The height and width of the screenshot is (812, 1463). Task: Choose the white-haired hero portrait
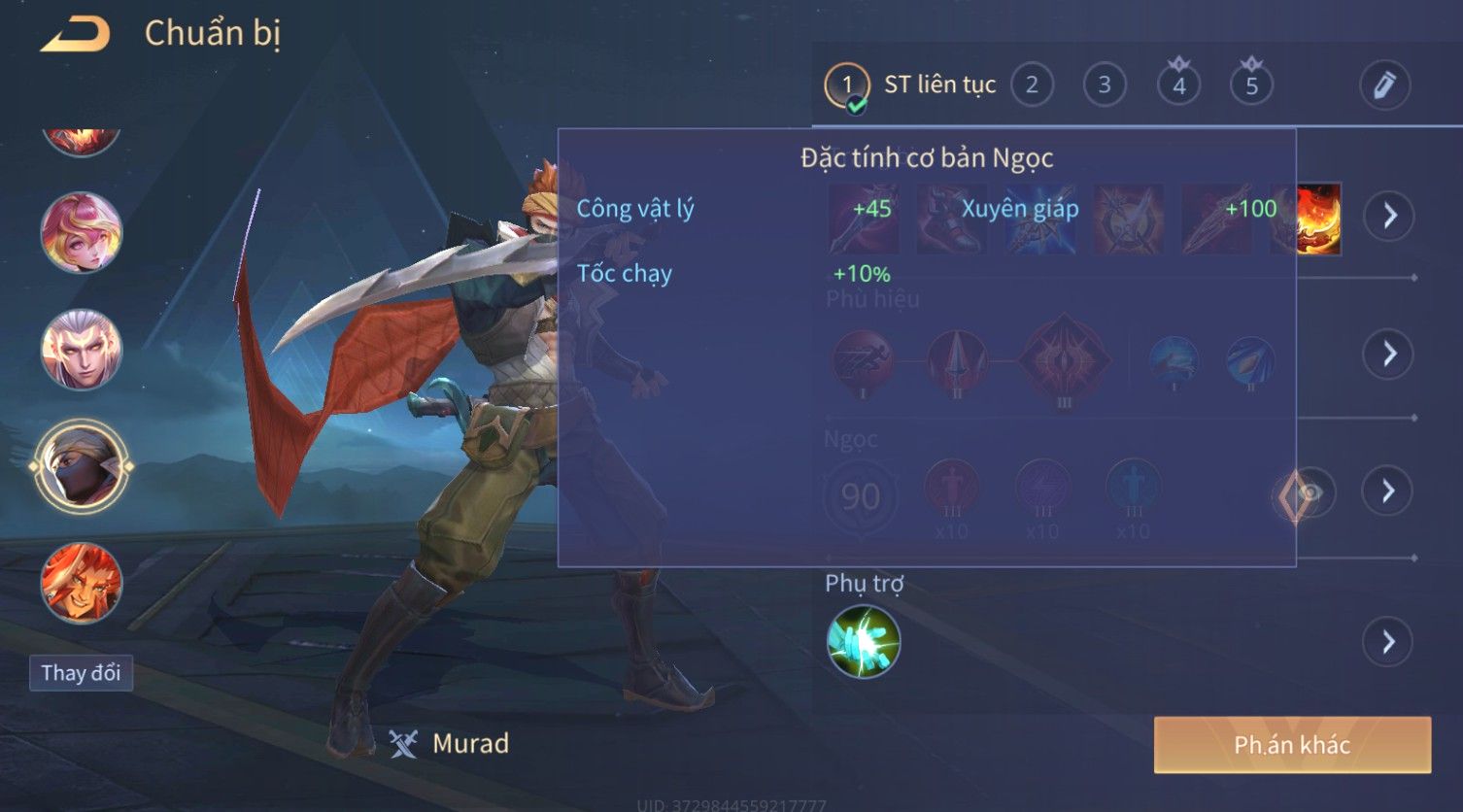[82, 350]
